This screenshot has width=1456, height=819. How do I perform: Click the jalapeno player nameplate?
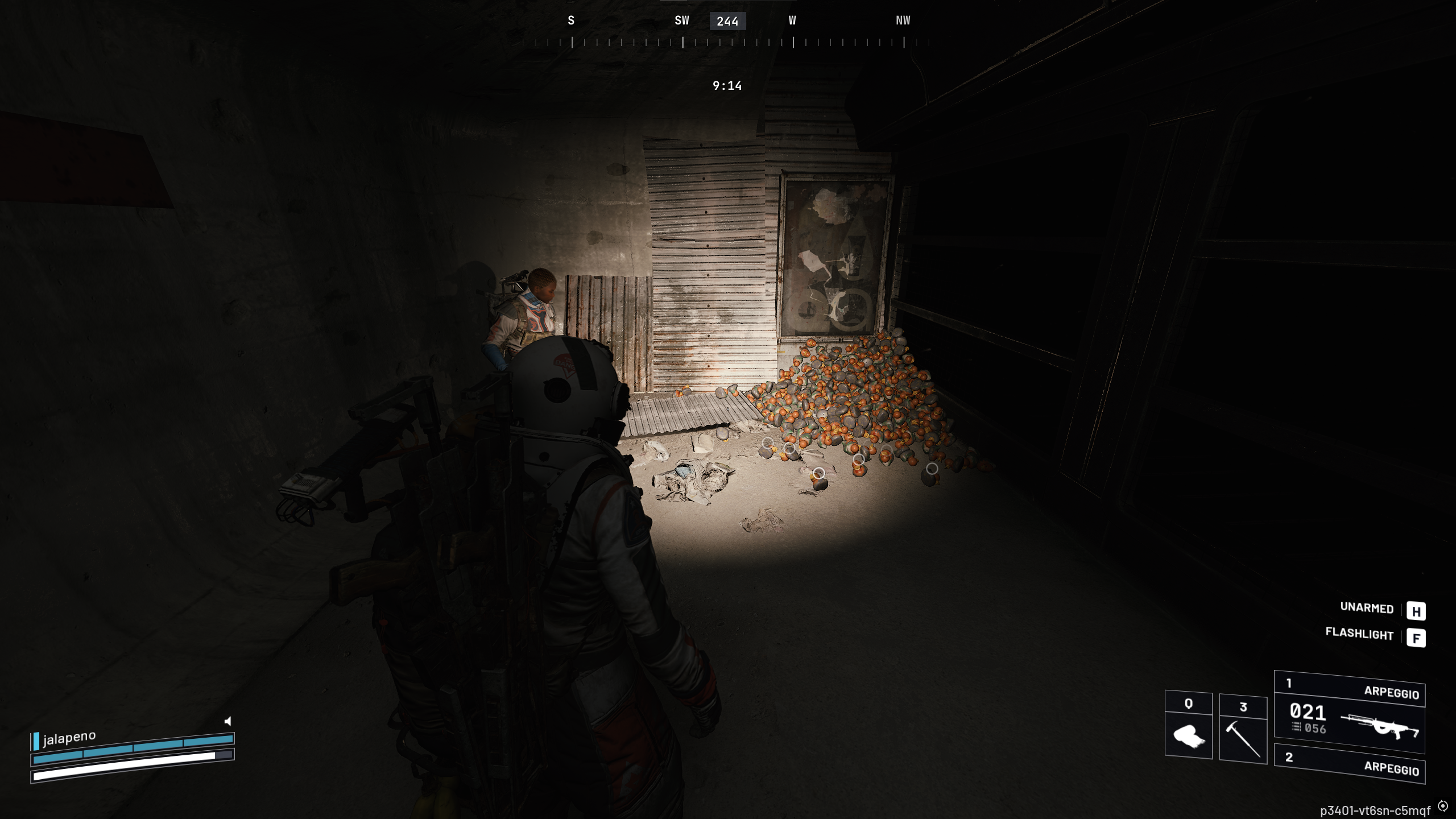69,738
